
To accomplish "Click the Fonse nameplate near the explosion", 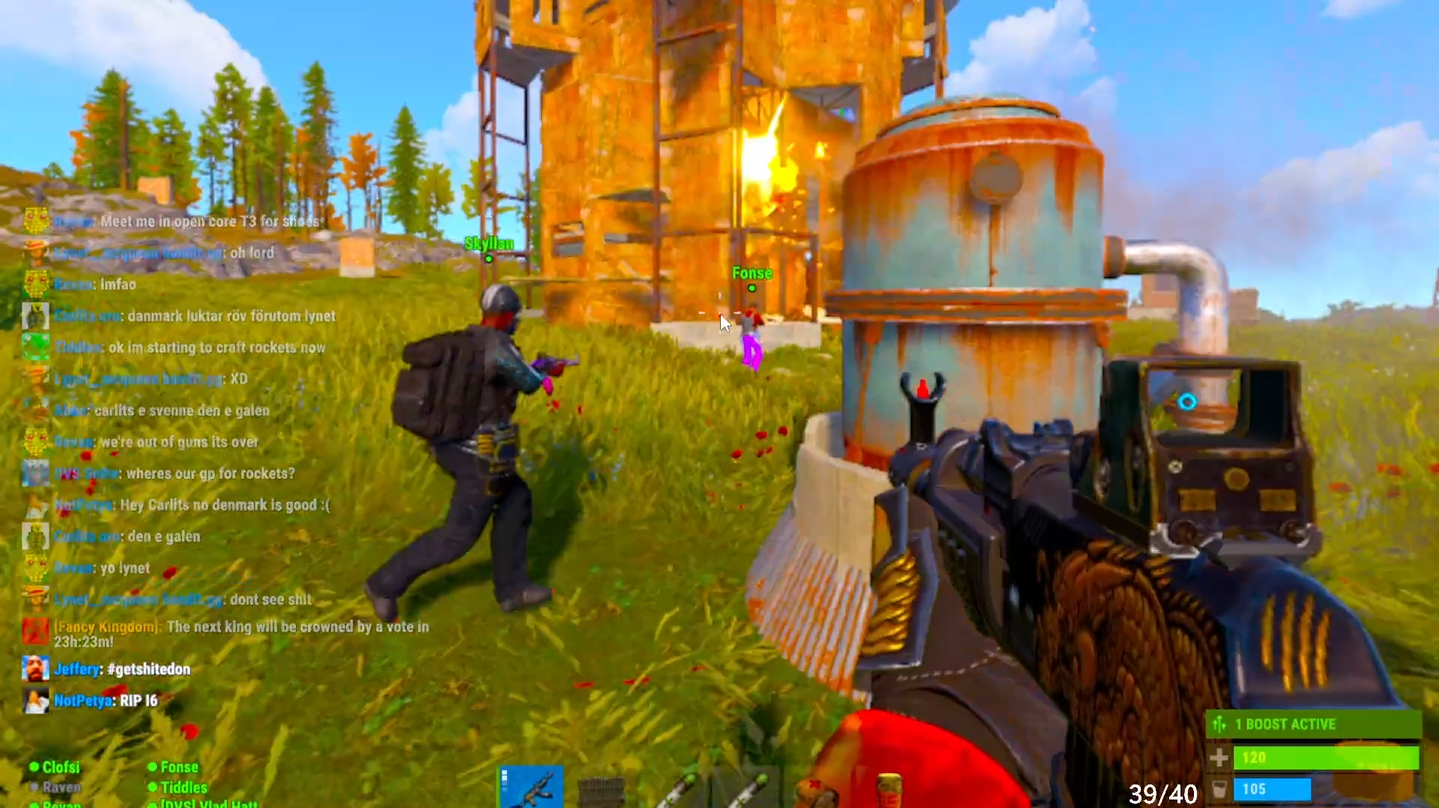I will point(752,272).
